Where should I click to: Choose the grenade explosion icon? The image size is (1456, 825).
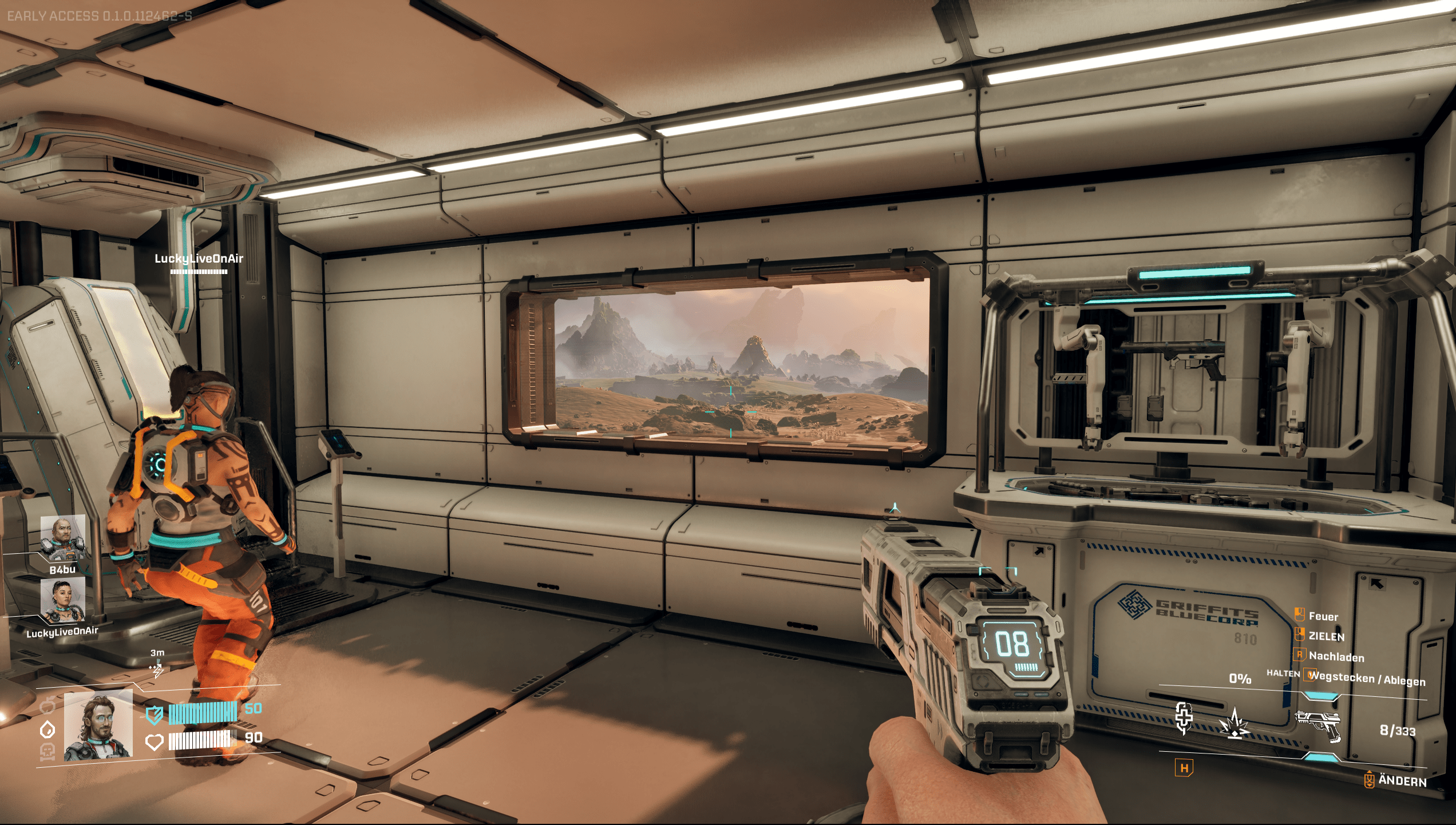click(x=1235, y=724)
